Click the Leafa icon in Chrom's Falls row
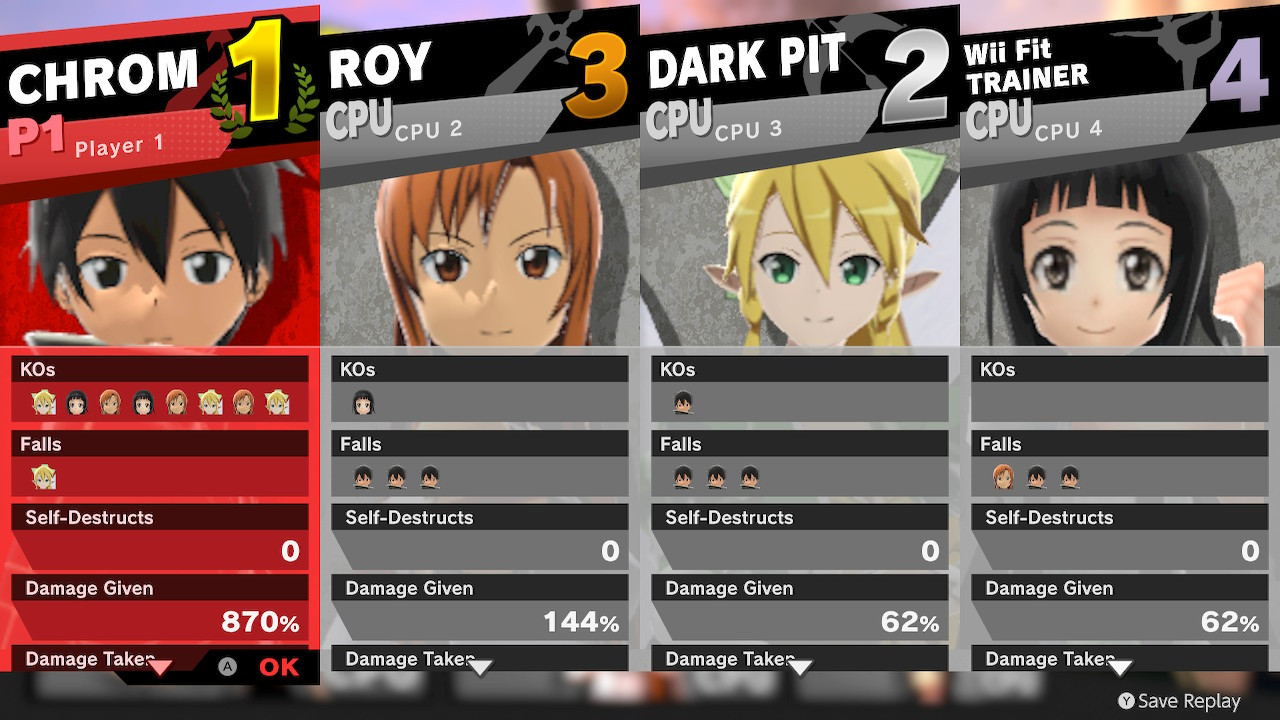This screenshot has height=720, width=1280. click(42, 477)
